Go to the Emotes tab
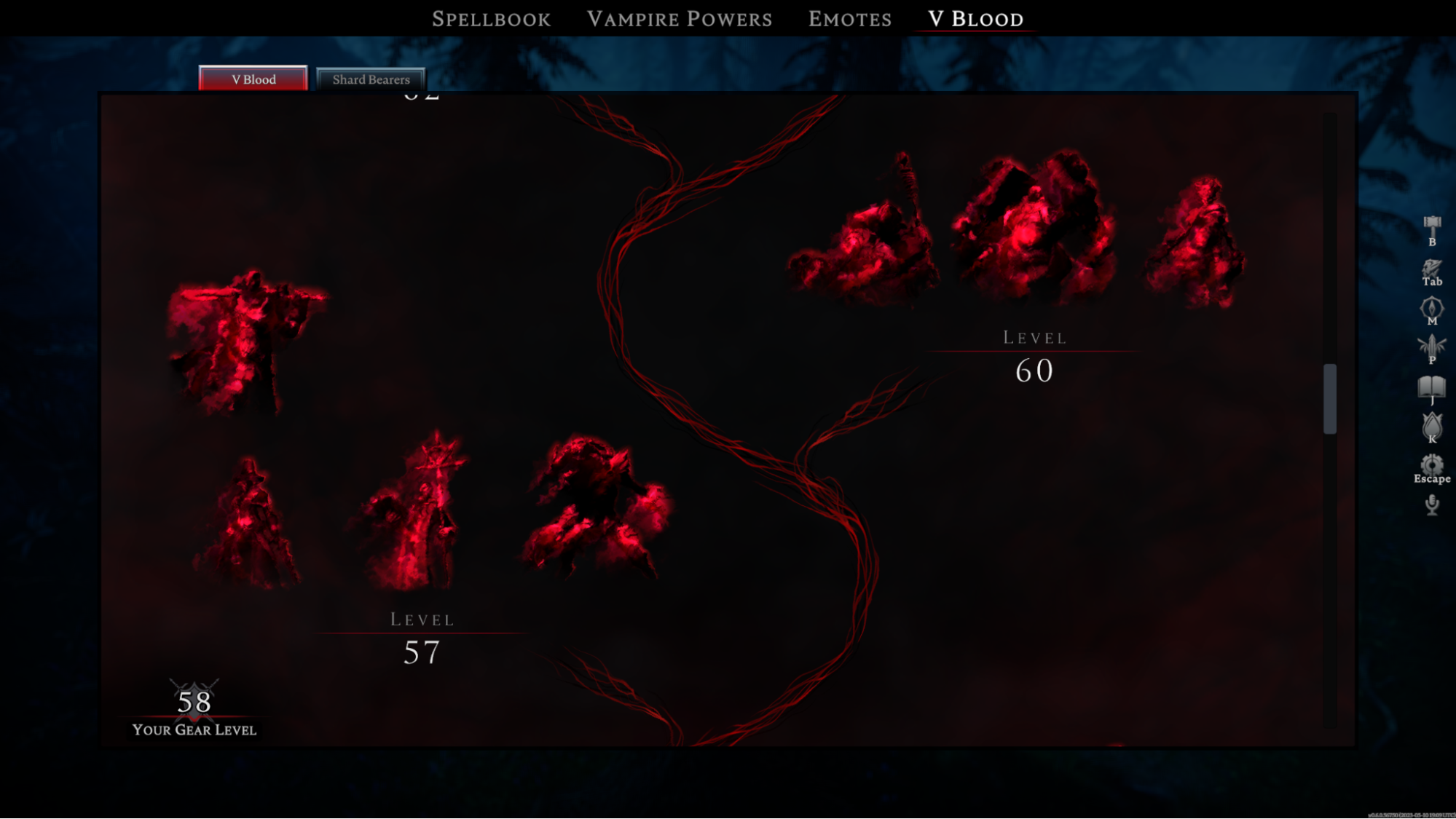1456x819 pixels. click(849, 19)
